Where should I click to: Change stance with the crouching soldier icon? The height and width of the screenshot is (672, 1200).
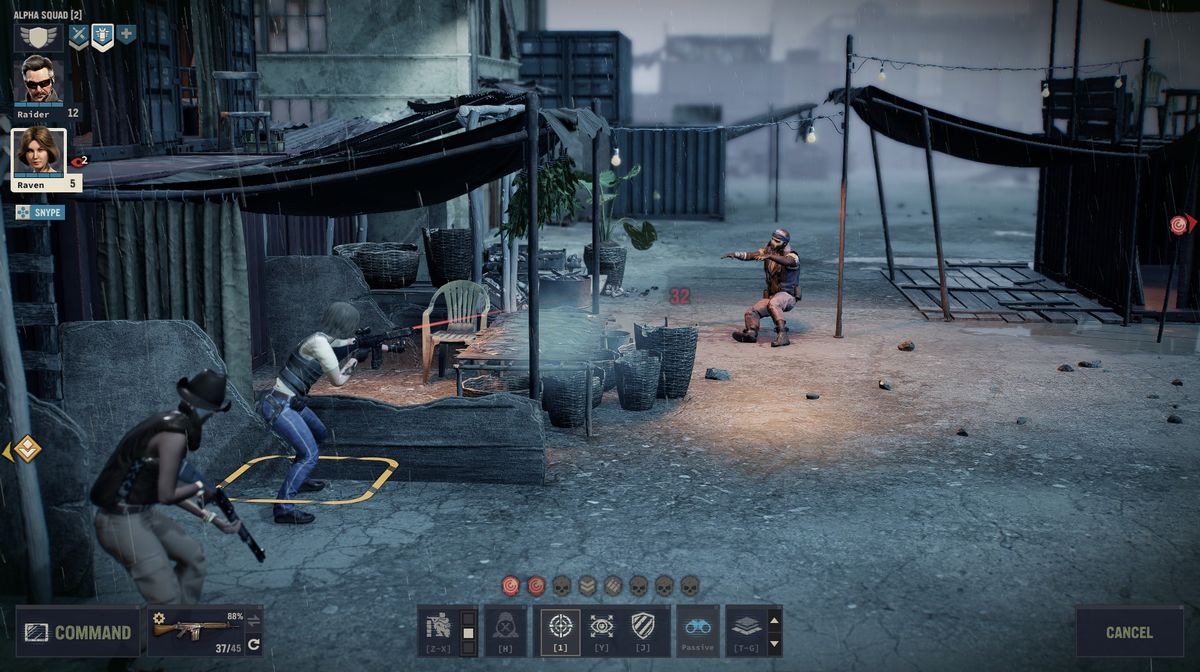click(x=438, y=631)
